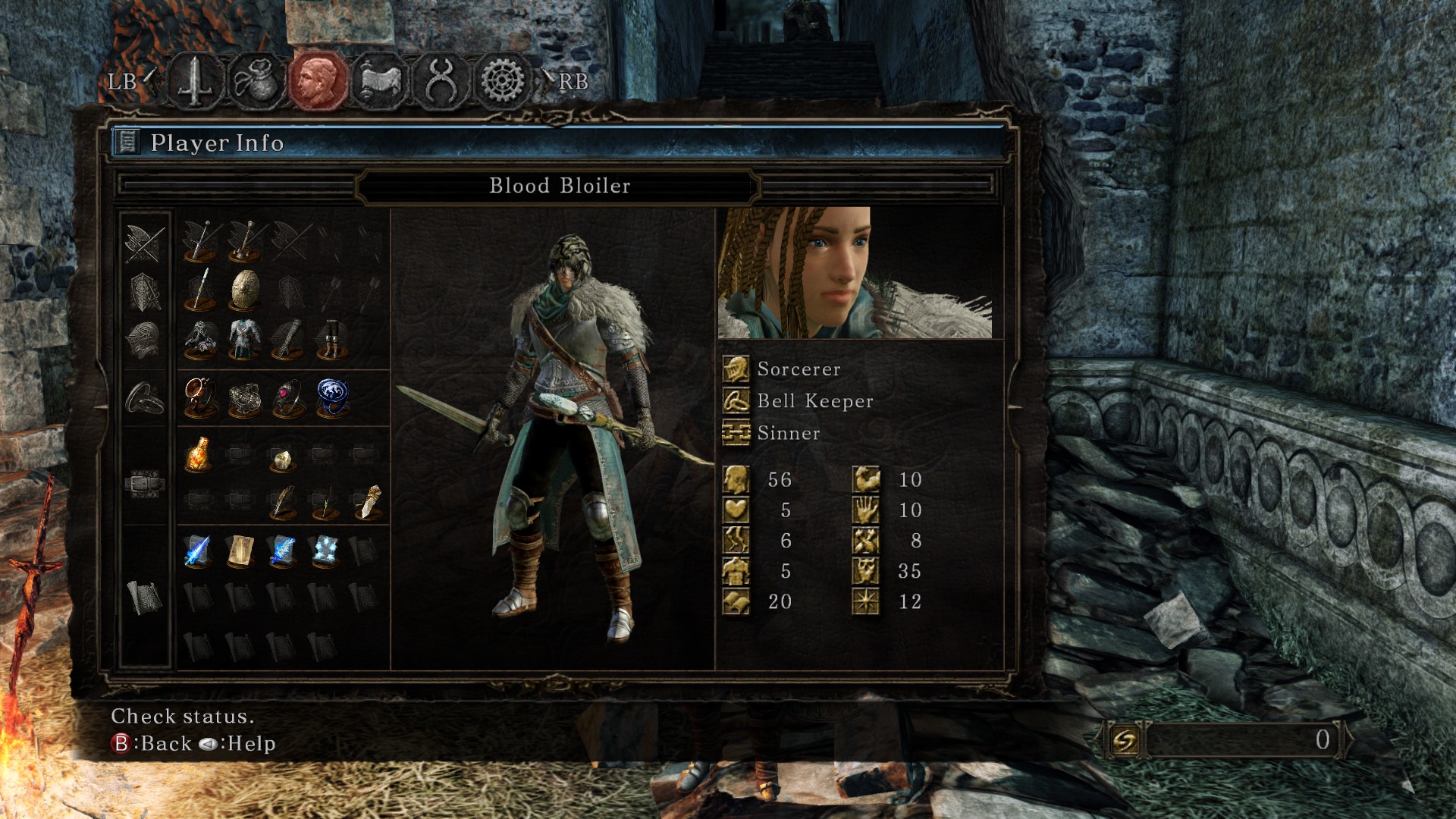The height and width of the screenshot is (819, 1456).
Task: Open the Equipment tab with sword icon
Action: pyautogui.click(x=195, y=80)
